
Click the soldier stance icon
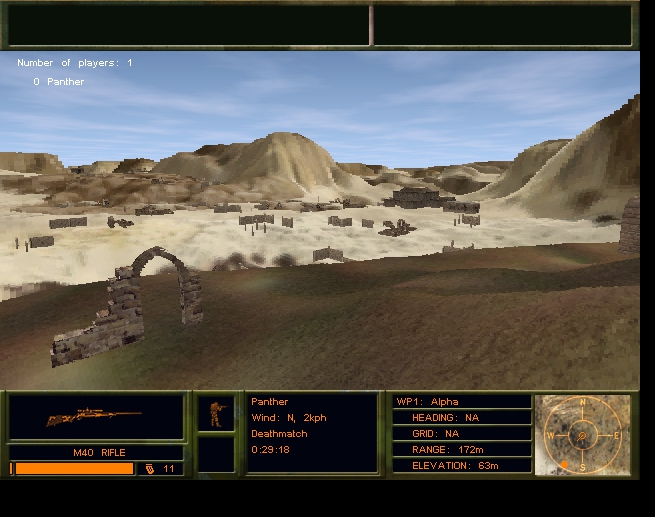click(x=215, y=413)
